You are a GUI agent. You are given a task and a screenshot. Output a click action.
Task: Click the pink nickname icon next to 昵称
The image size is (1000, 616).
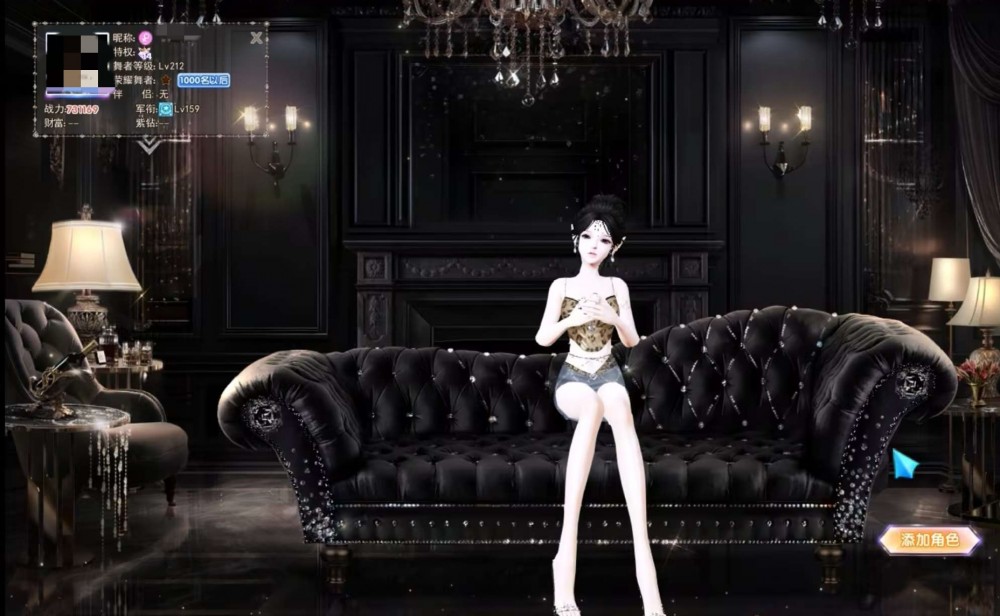tap(144, 38)
